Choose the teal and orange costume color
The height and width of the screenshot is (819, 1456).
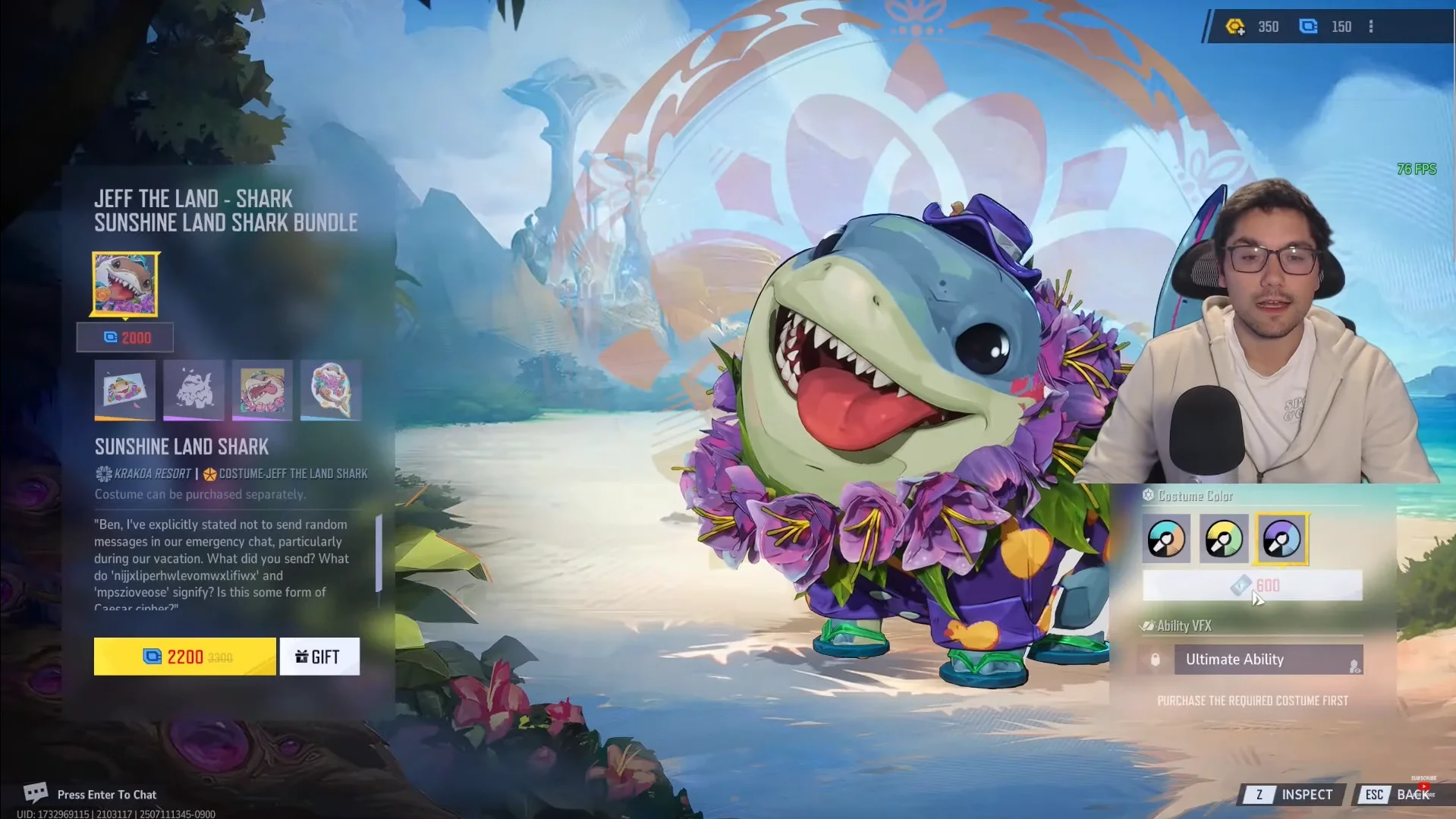[1166, 539]
